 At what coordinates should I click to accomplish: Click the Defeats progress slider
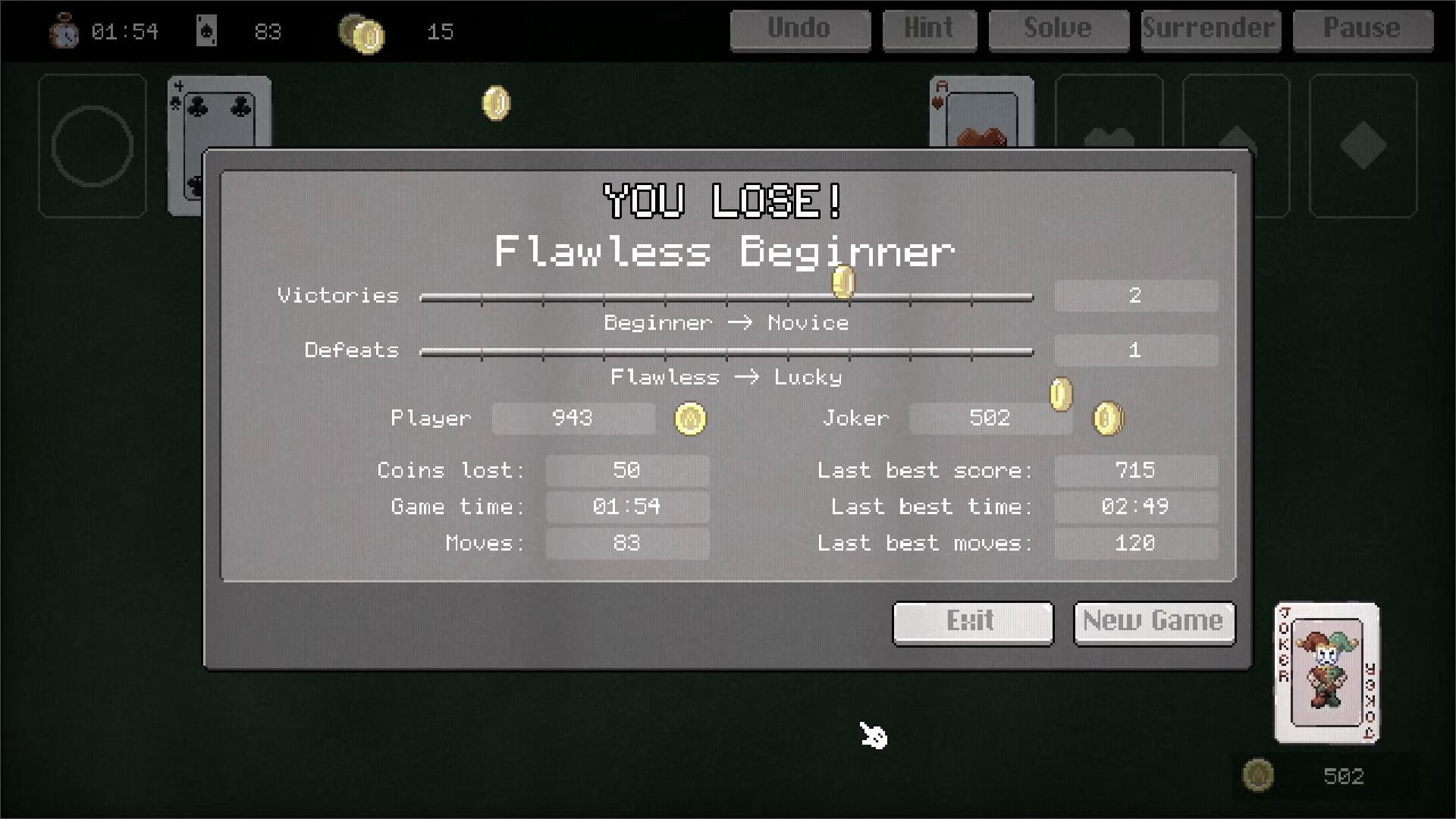726,350
